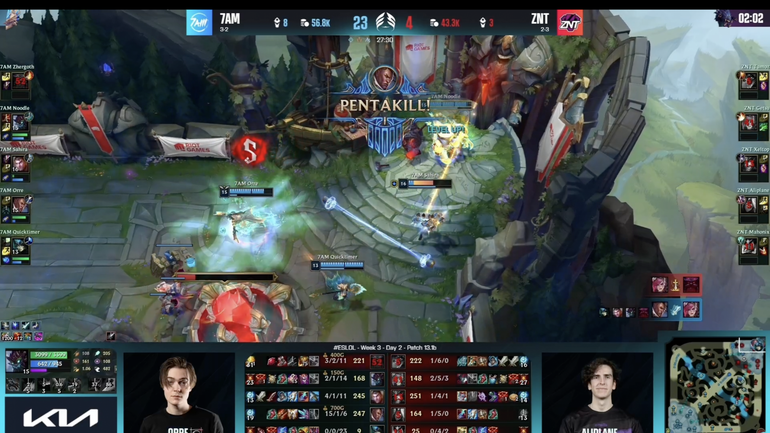770x433 pixels.
Task: Select 7AM Orre's champion portrait
Action: point(21,207)
